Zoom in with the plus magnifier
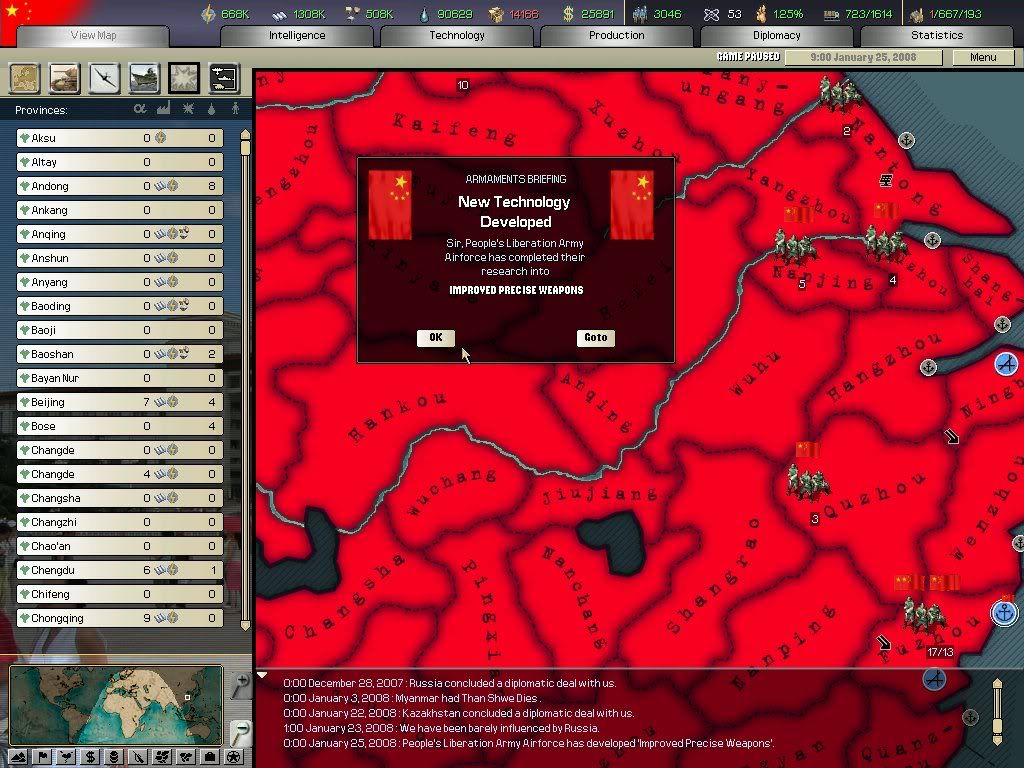Viewport: 1024px width, 768px height. (240, 684)
